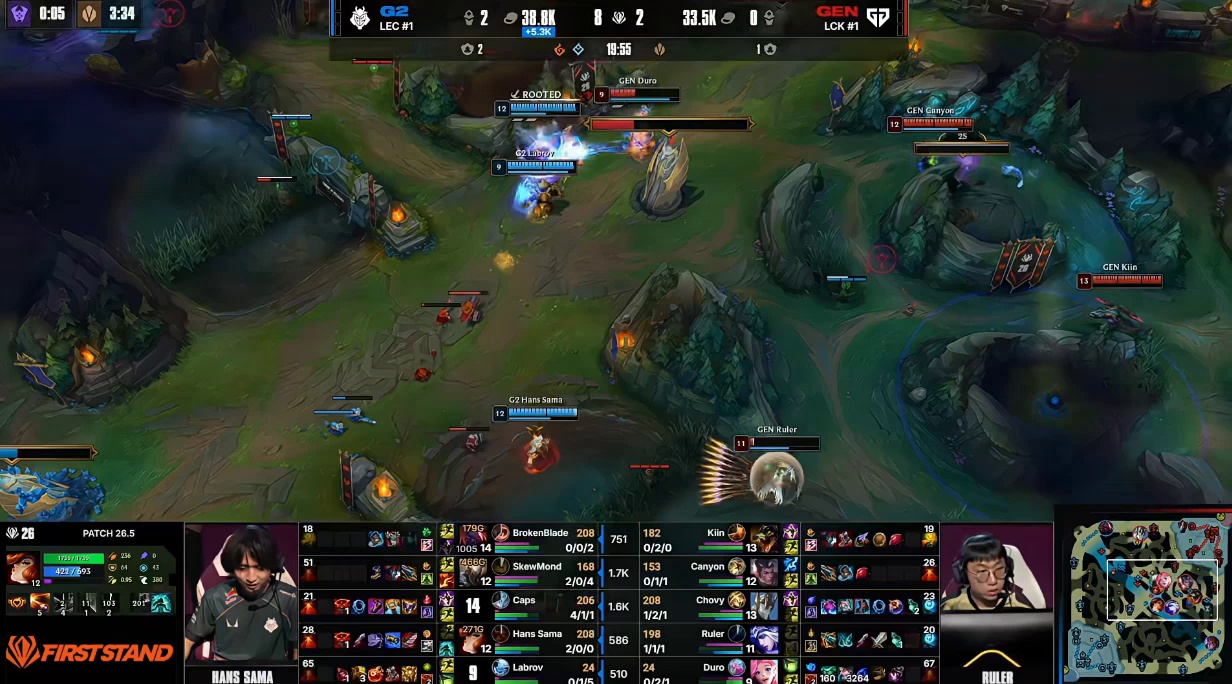This screenshot has height=684, width=1232.
Task: Click the First Stand tournament logo
Action: pyautogui.click(x=88, y=653)
